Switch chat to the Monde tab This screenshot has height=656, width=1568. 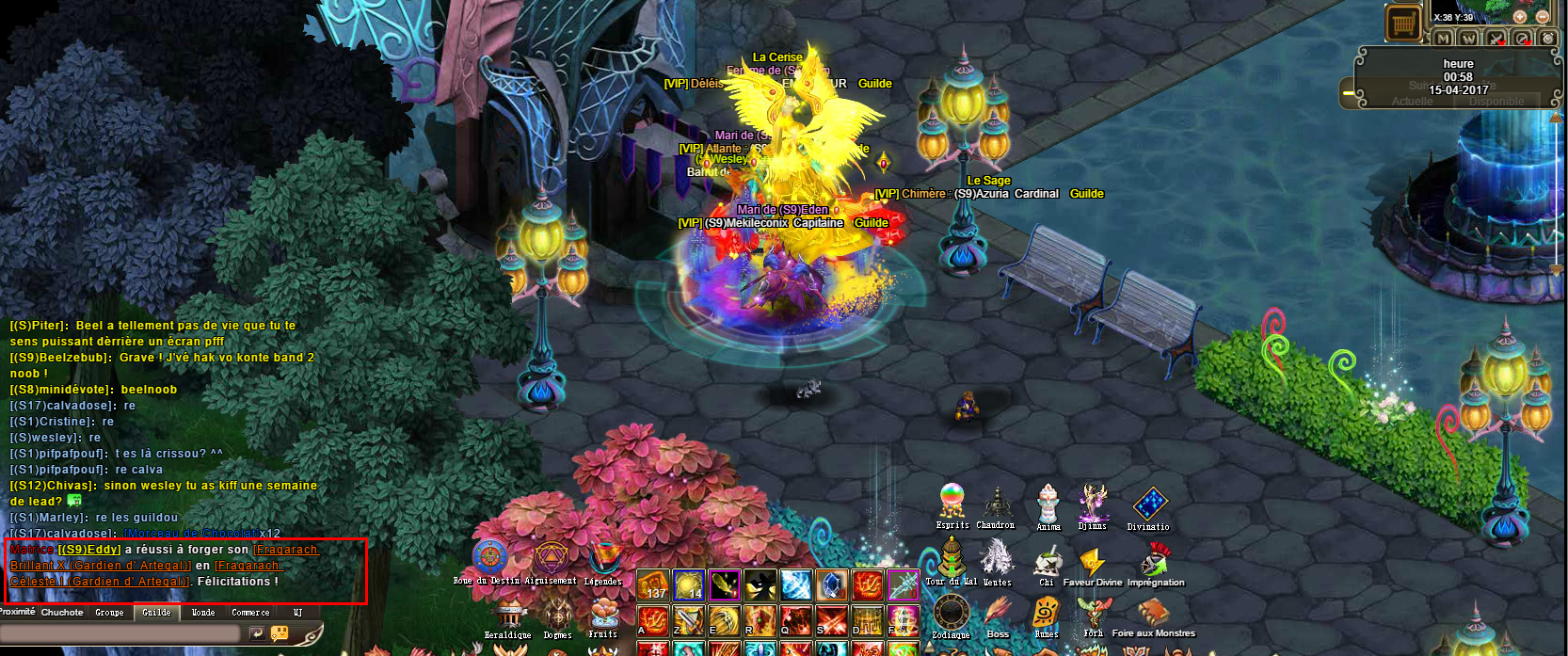click(203, 613)
